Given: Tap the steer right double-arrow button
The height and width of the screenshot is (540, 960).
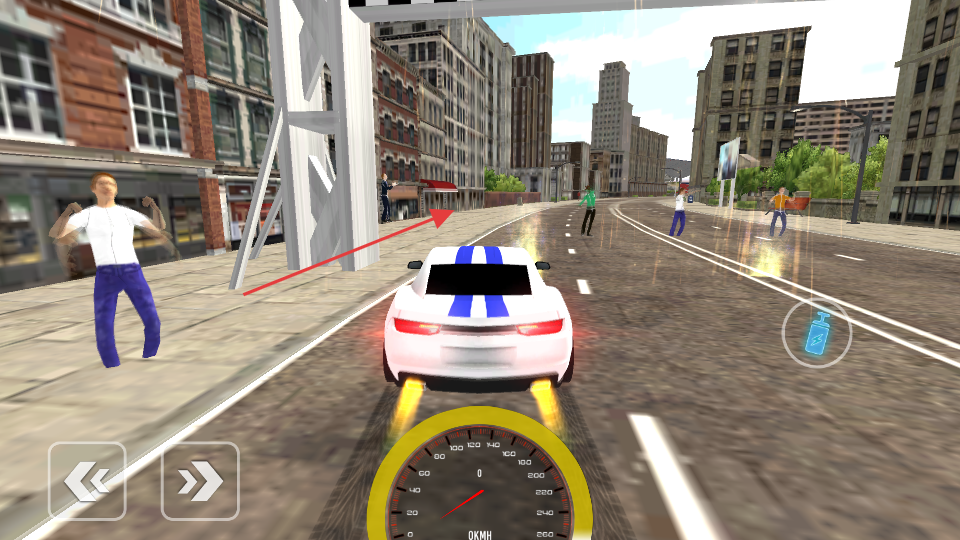Looking at the screenshot, I should [x=200, y=481].
